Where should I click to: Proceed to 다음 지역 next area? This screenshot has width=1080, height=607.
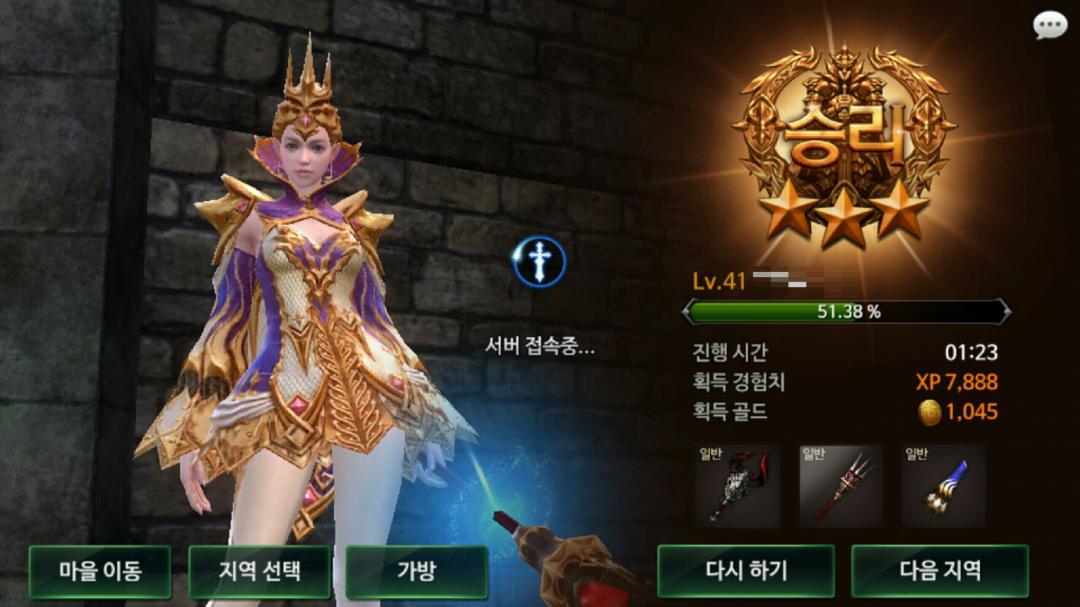click(x=939, y=571)
